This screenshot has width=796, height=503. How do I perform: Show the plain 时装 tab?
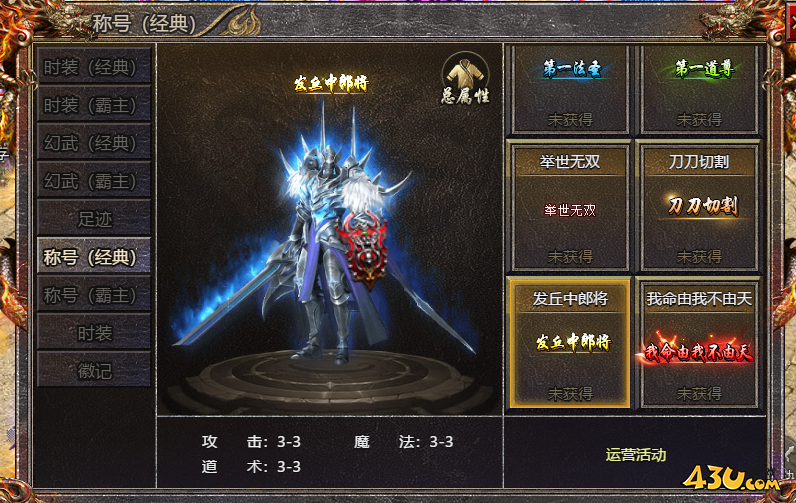point(94,333)
